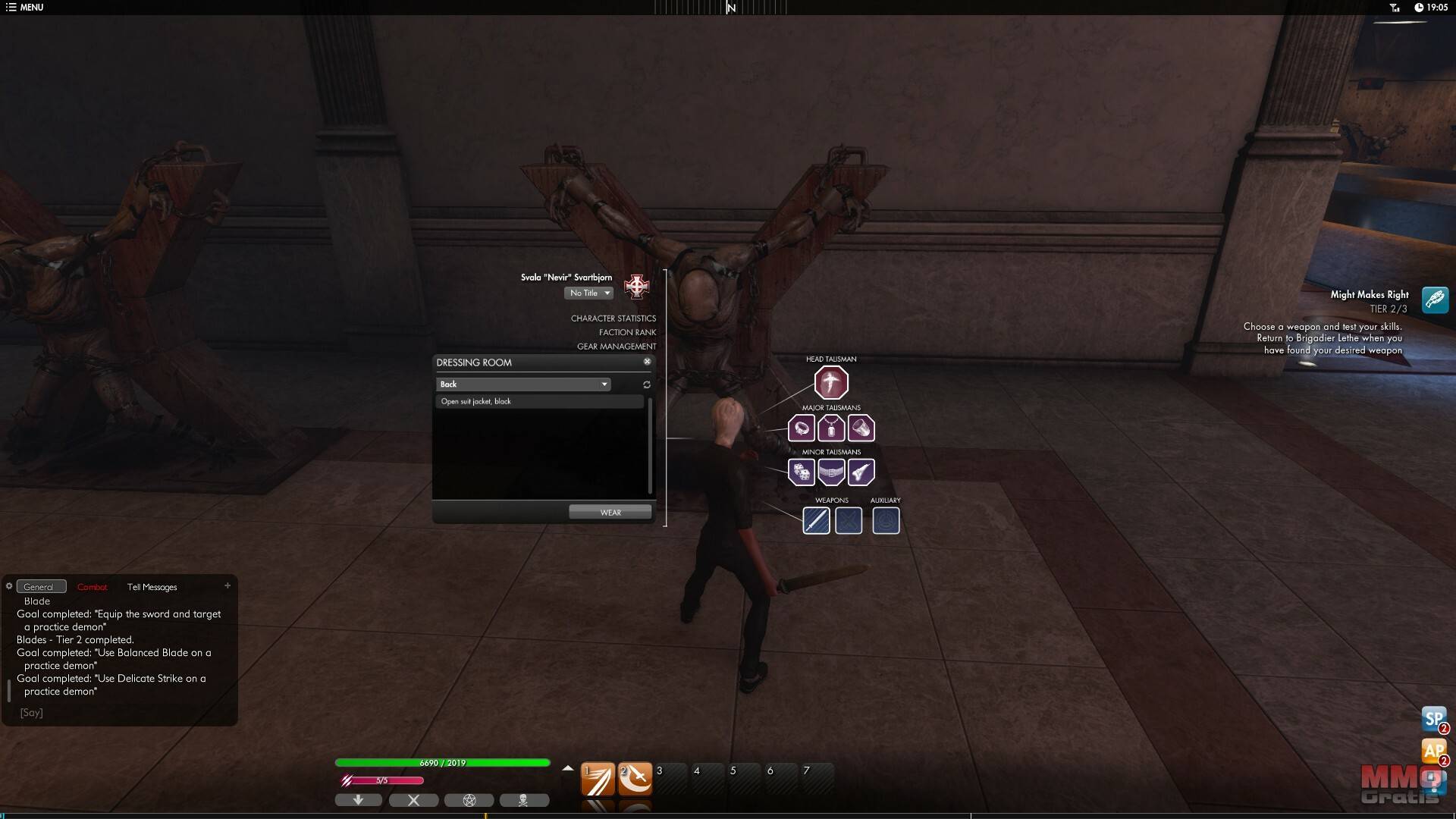Click the Auxiliary equipment slot
The width and height of the screenshot is (1456, 819).
tap(886, 521)
